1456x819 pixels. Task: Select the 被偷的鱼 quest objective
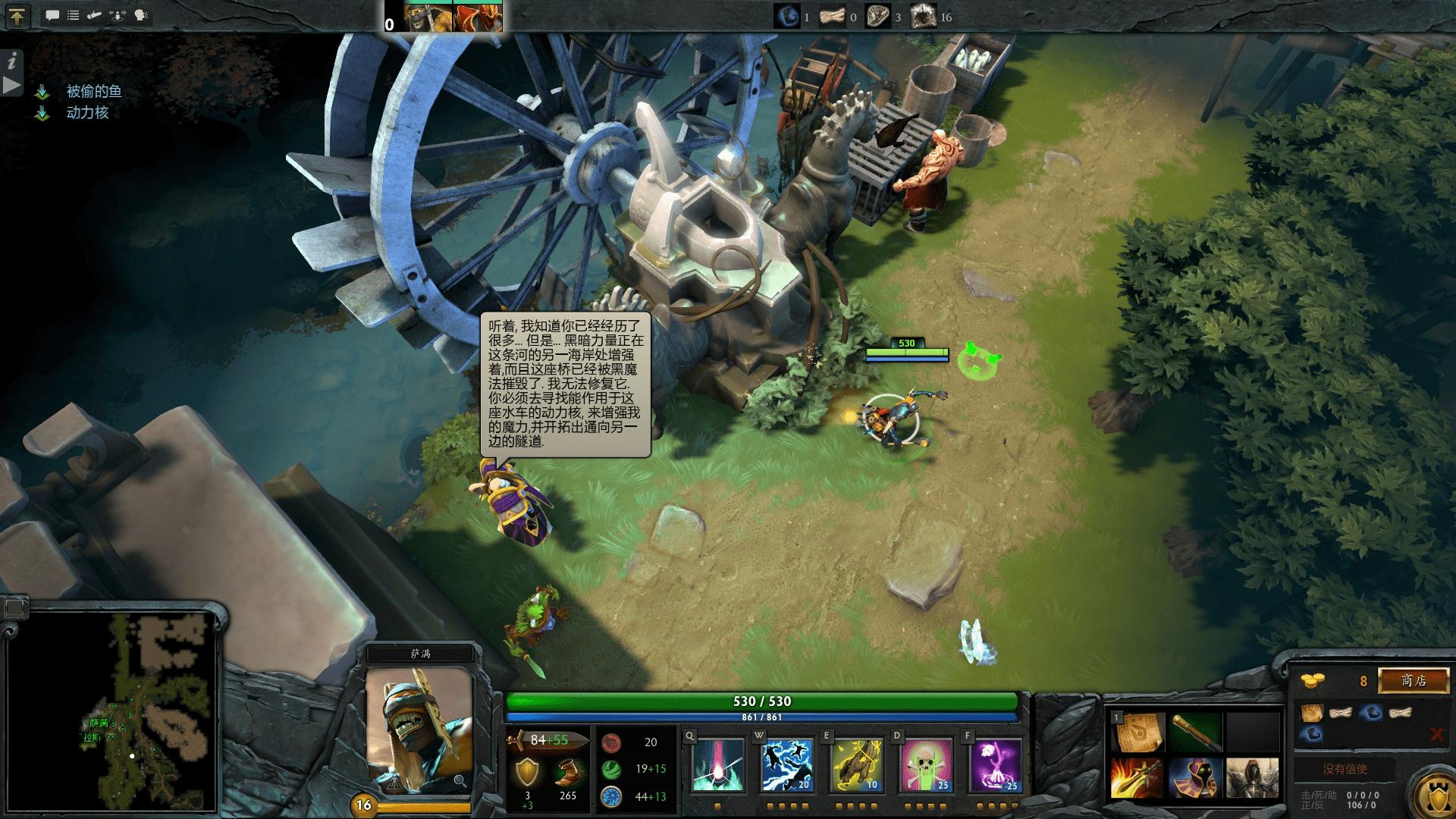[93, 91]
